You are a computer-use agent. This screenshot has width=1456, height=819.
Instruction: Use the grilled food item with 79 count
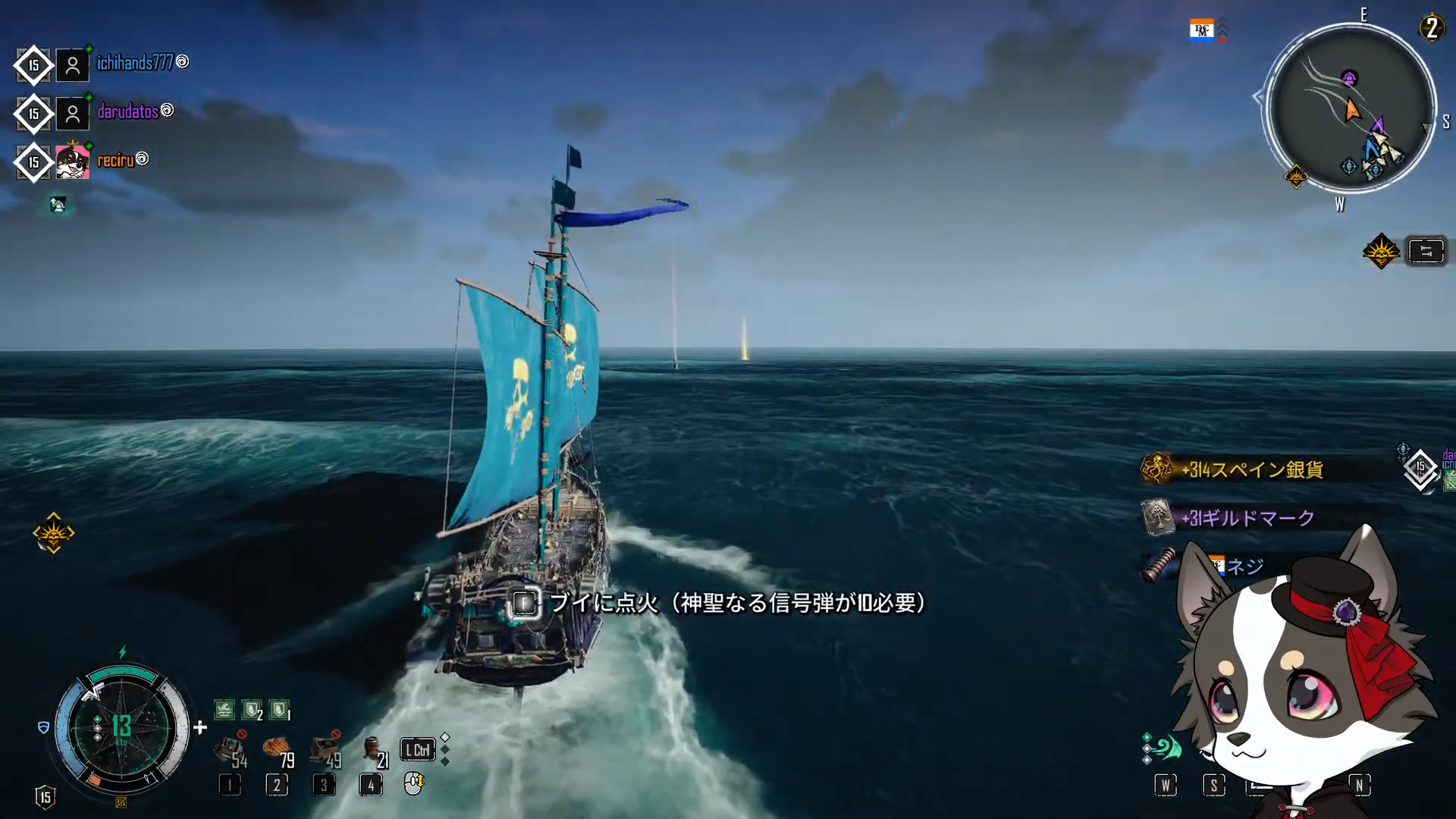[x=277, y=750]
